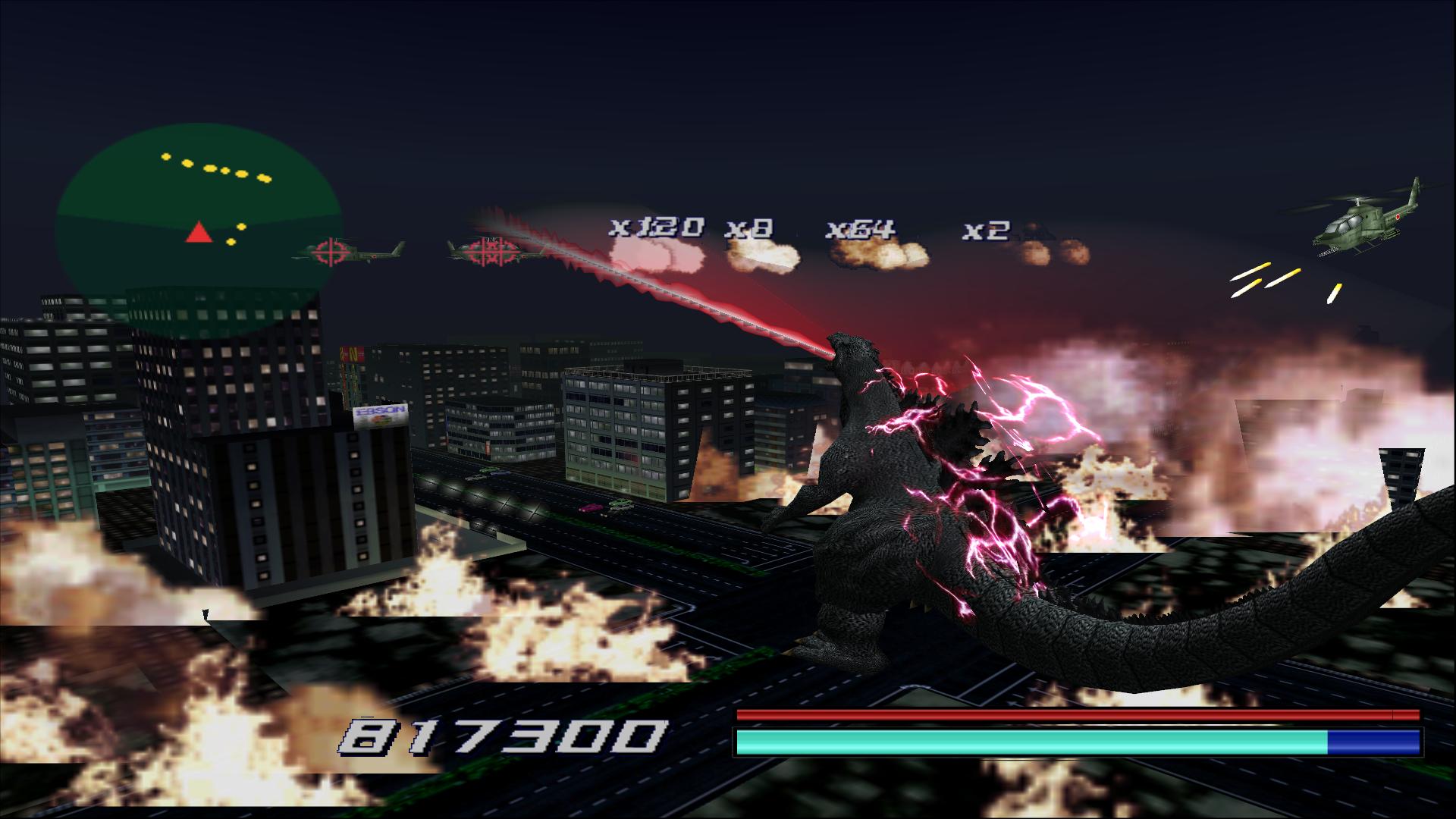Click the x64 multiplier label

[860, 227]
